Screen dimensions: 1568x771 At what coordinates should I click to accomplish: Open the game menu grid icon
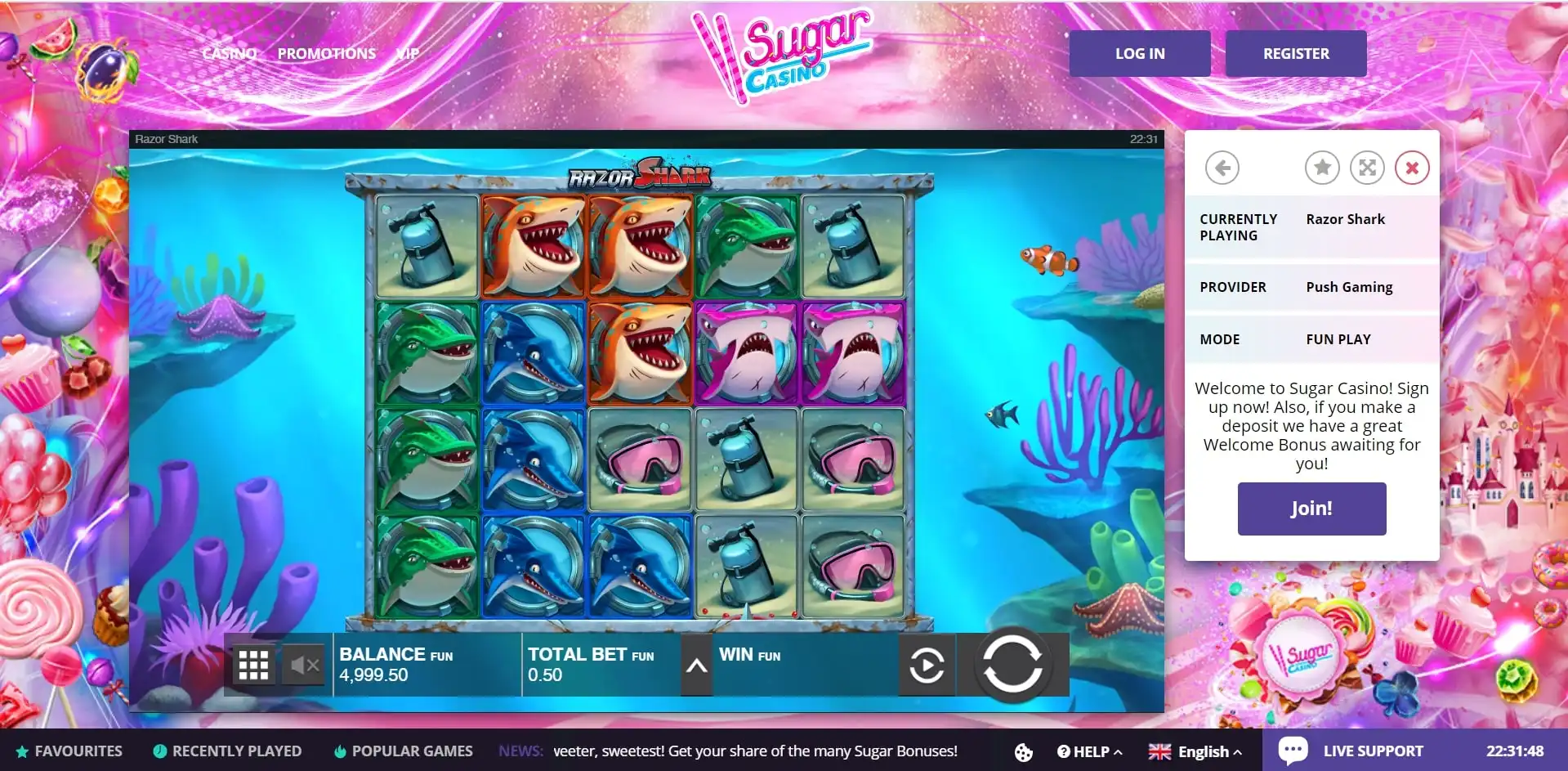pyautogui.click(x=253, y=666)
